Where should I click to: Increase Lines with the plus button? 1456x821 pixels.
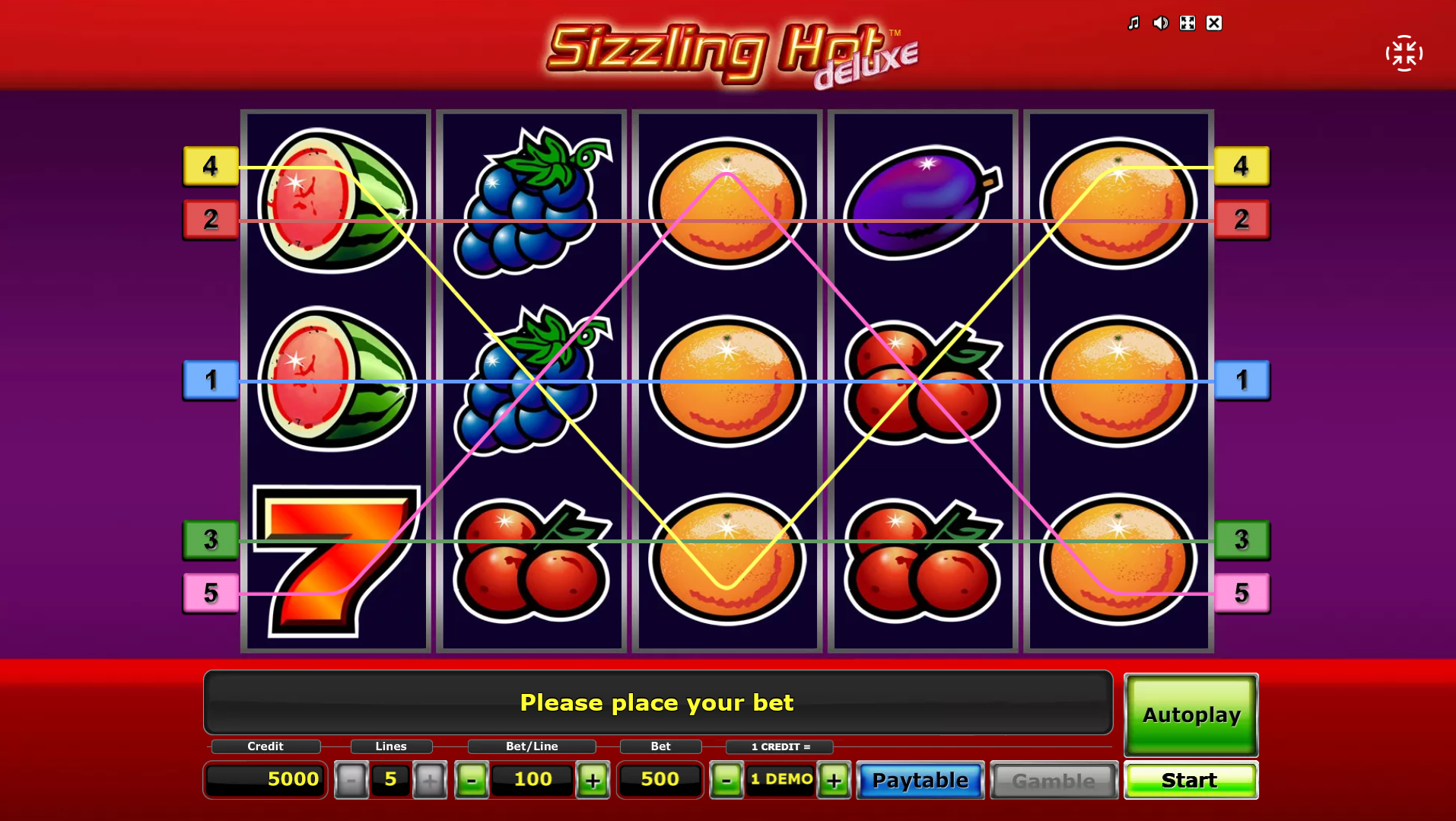pos(431,780)
